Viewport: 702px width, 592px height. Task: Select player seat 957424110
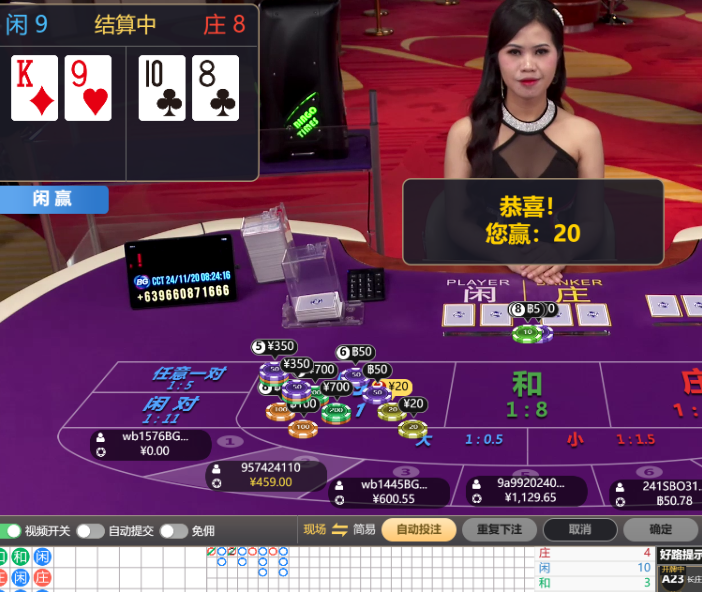270,474
